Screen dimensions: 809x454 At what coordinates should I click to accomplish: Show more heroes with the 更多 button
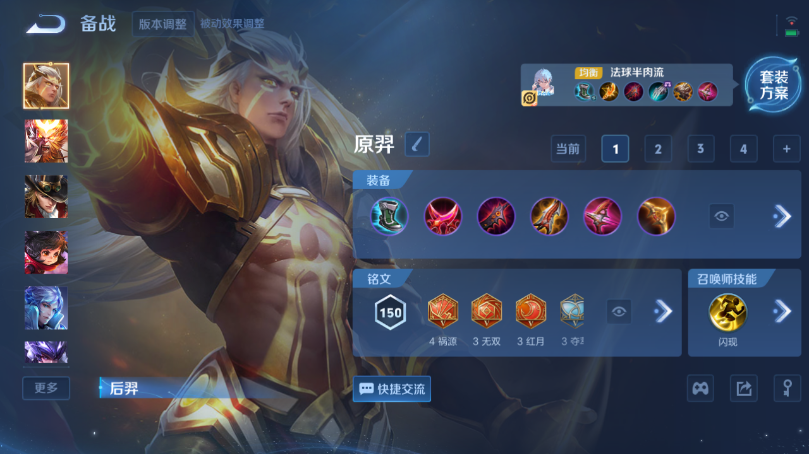46,388
